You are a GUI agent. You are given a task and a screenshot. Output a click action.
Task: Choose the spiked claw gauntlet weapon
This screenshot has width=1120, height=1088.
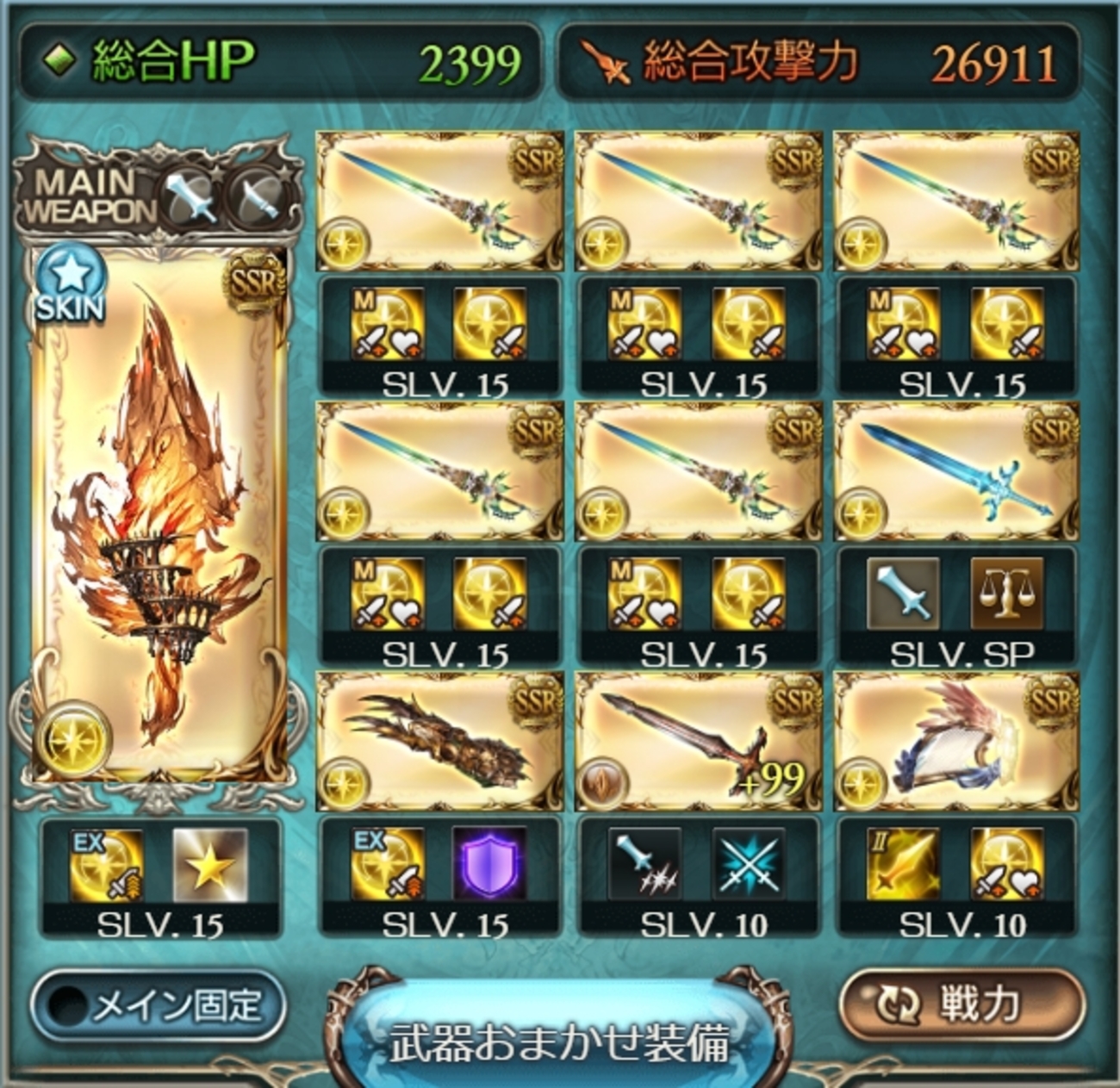click(439, 743)
